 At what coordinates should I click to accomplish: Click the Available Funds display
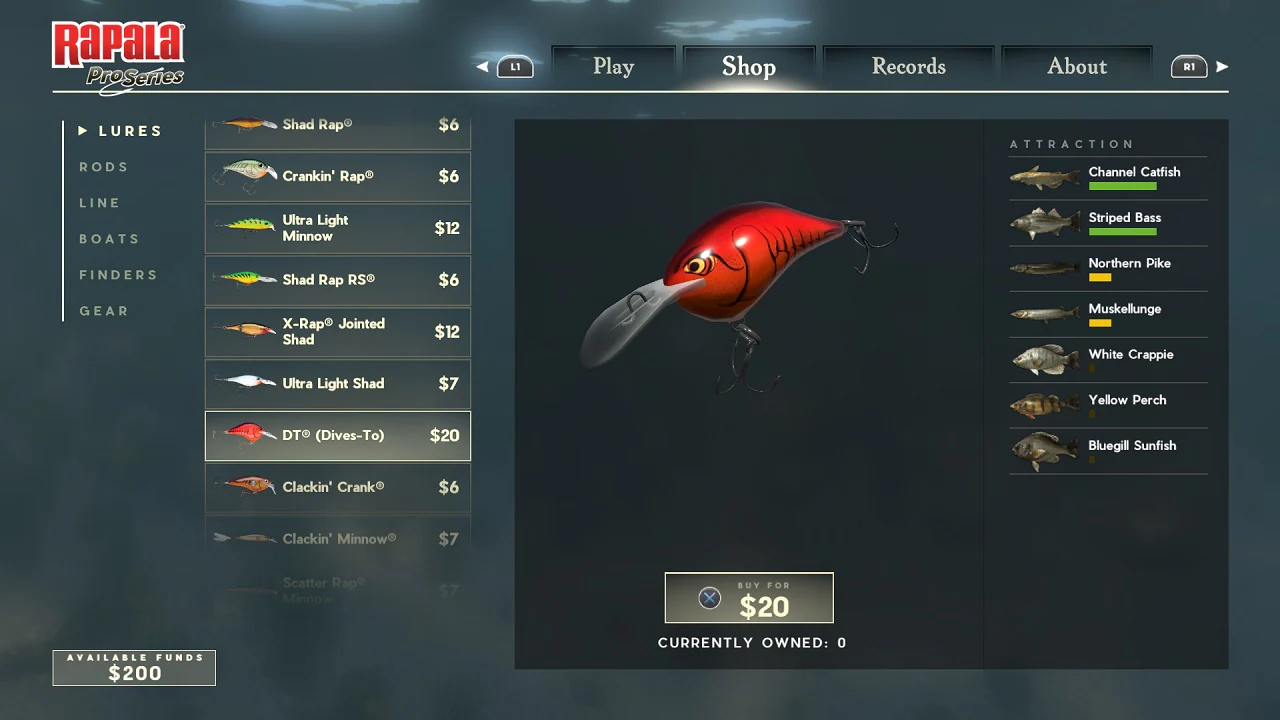[x=133, y=668]
